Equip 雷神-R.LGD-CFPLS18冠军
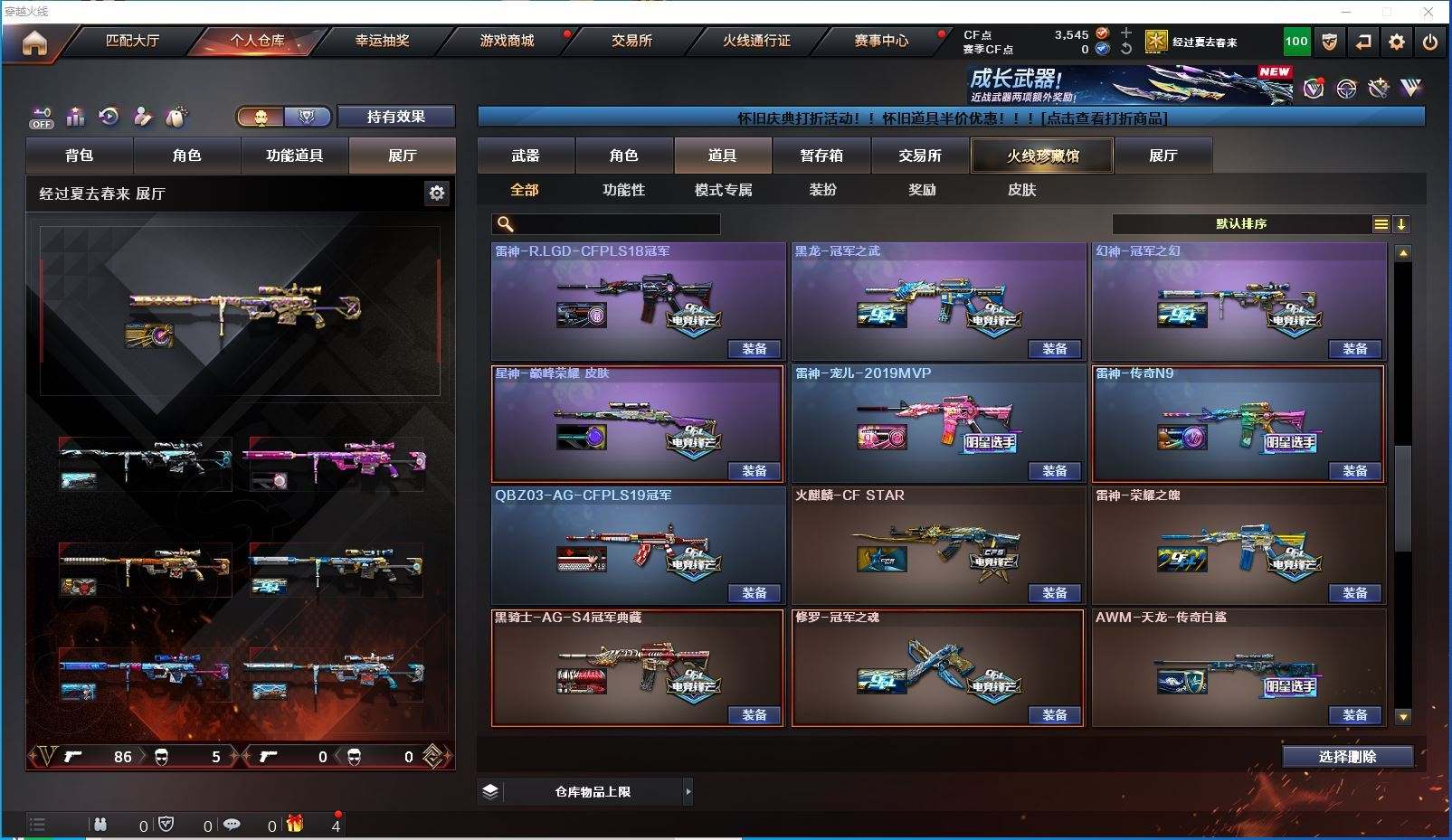 pos(754,349)
